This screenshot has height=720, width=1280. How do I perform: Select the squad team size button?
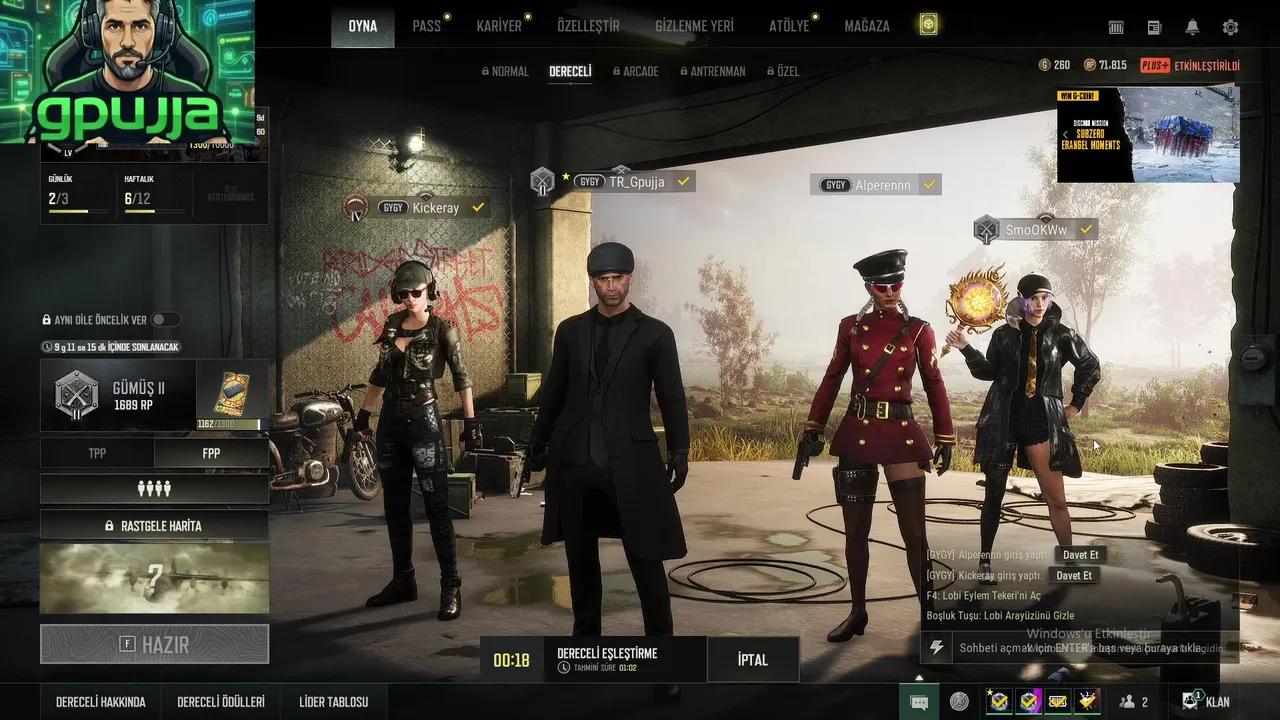pos(154,489)
